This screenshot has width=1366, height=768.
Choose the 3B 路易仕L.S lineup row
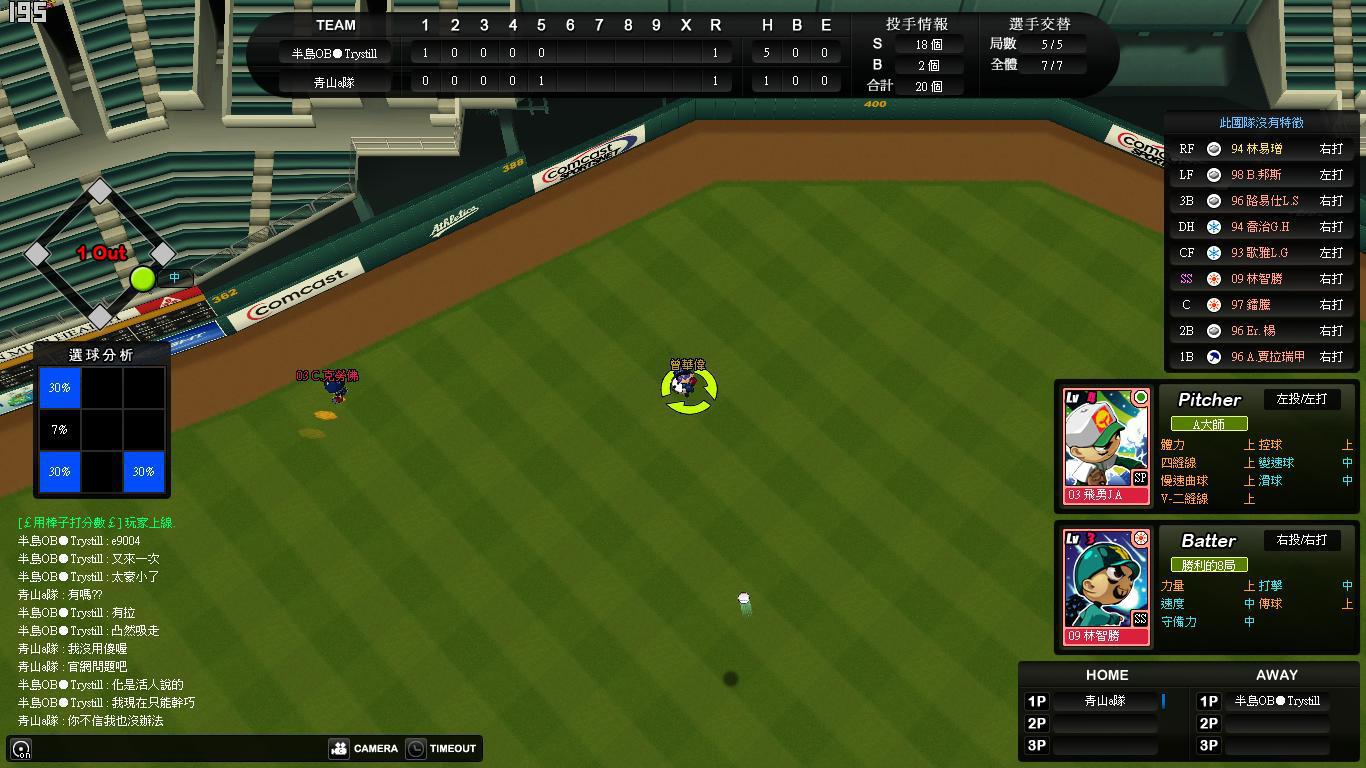point(1265,201)
